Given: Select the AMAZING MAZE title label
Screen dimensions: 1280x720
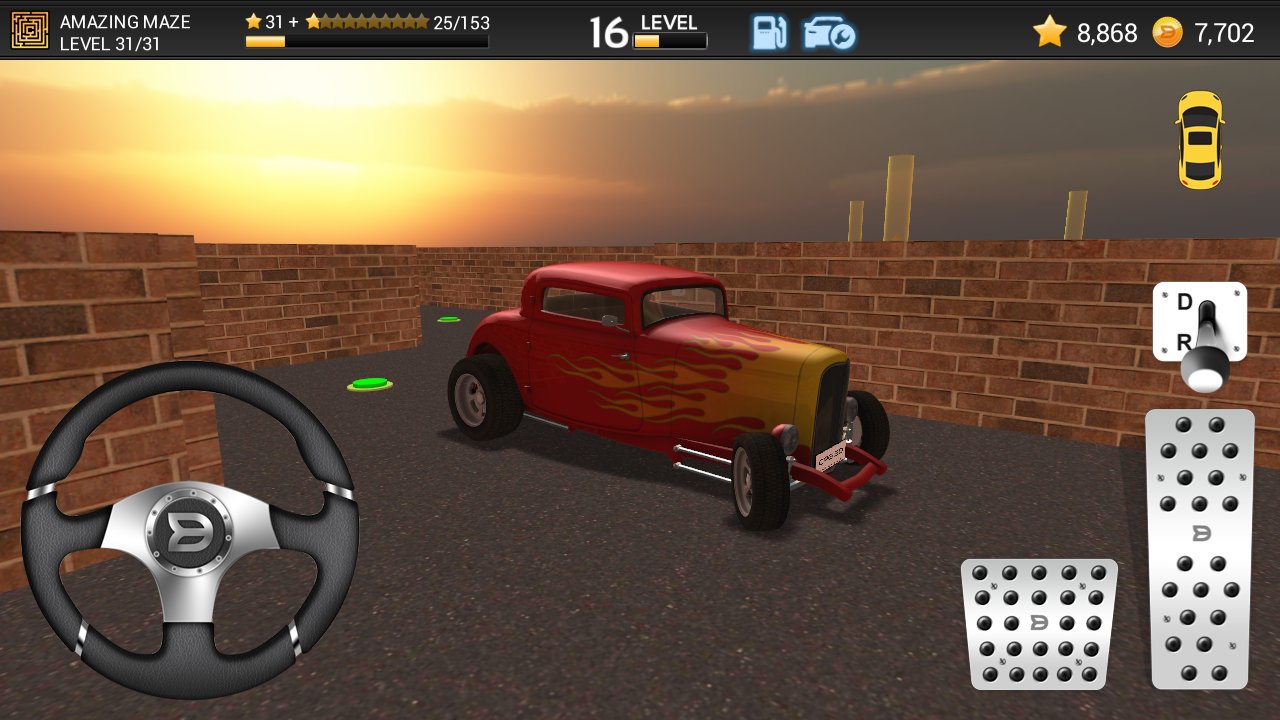Looking at the screenshot, I should coord(124,21).
